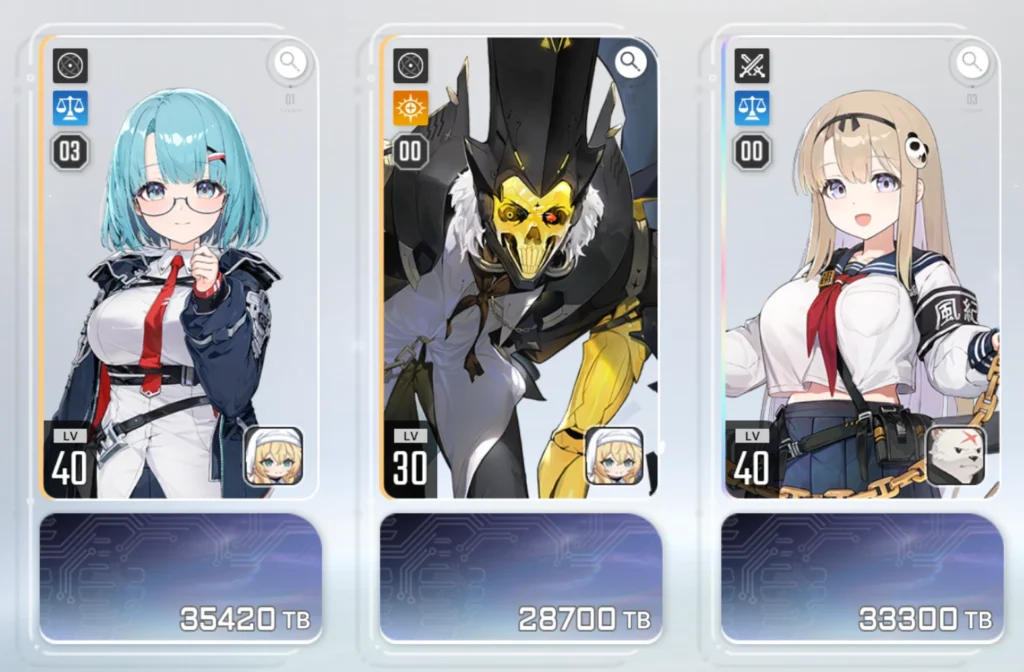
Task: Tap the white bear portrait icon
Action: (955, 456)
